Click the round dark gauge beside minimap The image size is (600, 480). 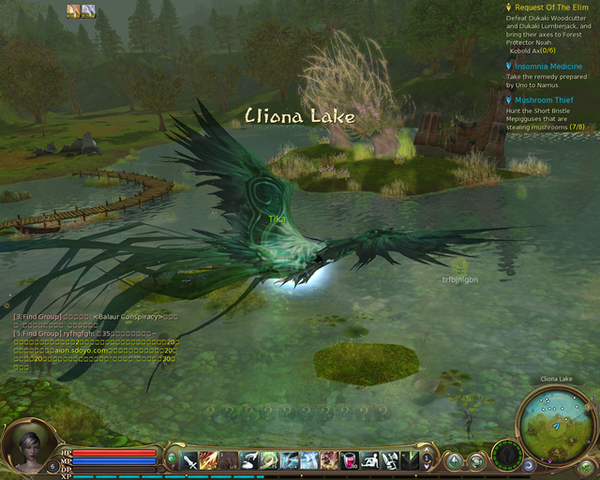(x=507, y=455)
